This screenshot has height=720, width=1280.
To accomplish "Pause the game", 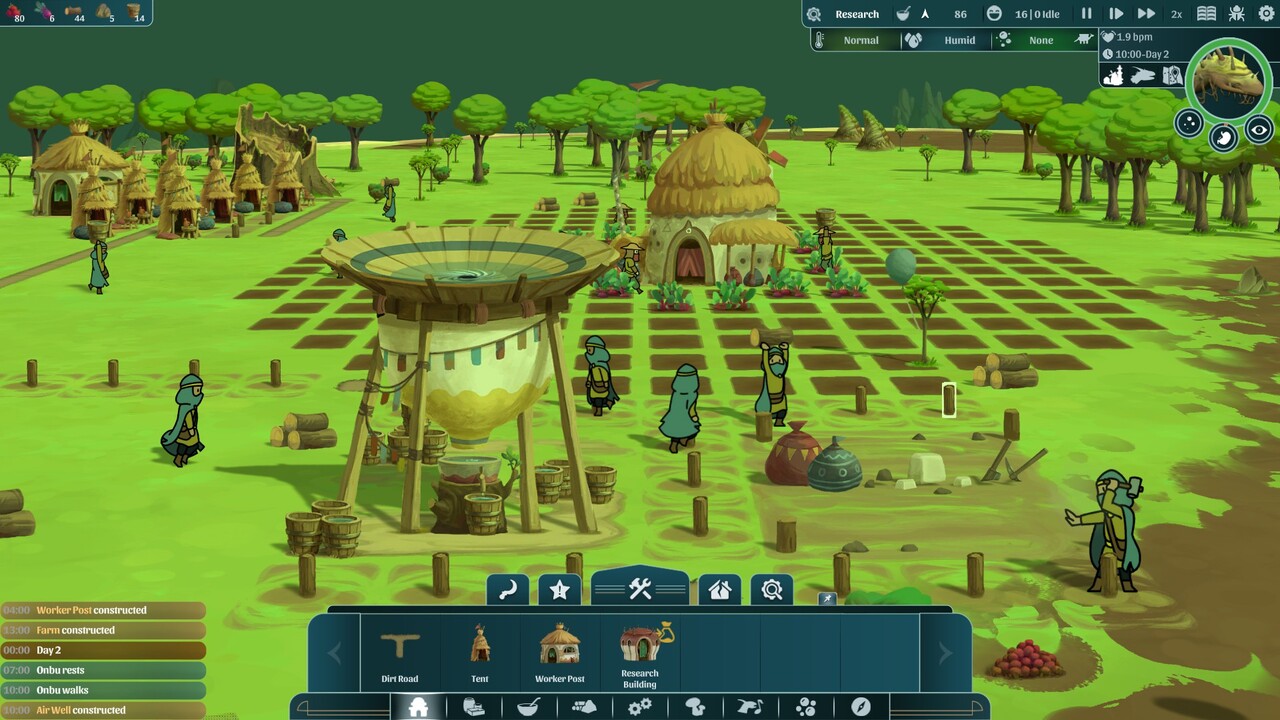I will [1086, 14].
